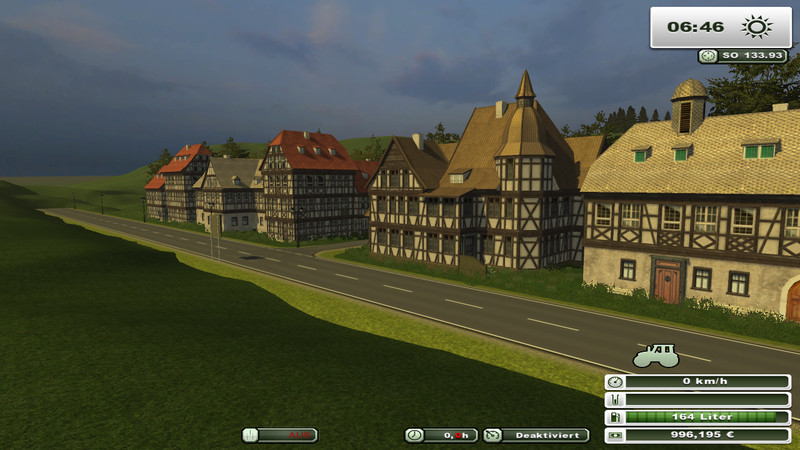
Task: Click the tractor vehicle icon
Action: pyautogui.click(x=656, y=355)
